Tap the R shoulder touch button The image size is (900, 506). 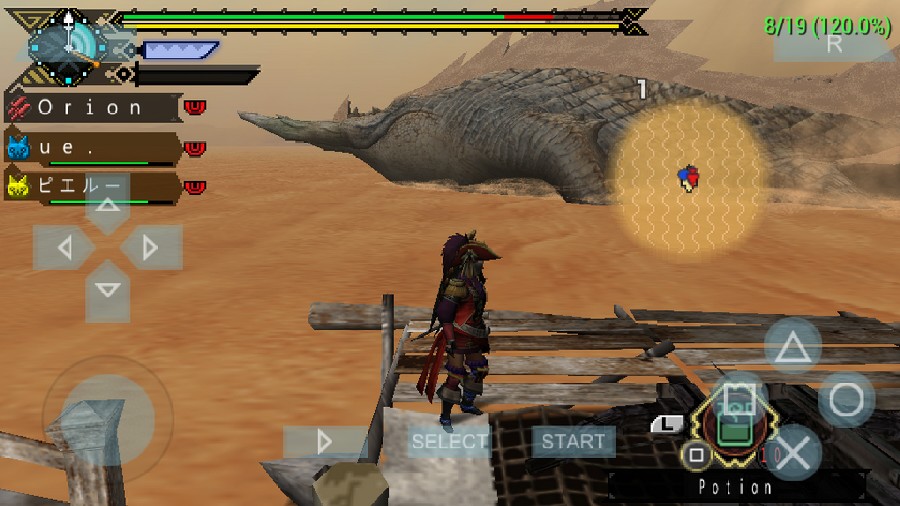point(833,43)
